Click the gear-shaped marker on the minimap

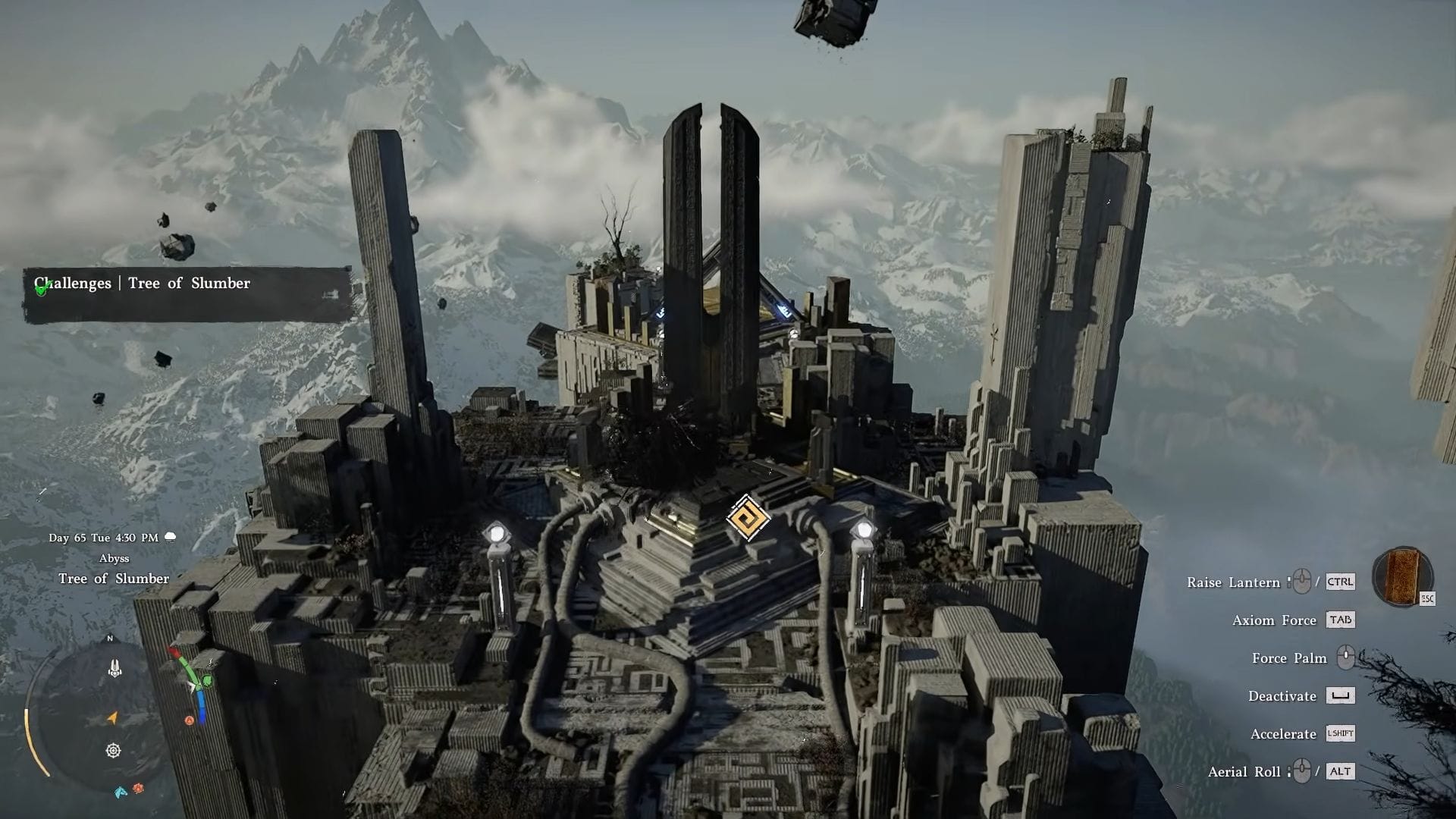tap(114, 751)
